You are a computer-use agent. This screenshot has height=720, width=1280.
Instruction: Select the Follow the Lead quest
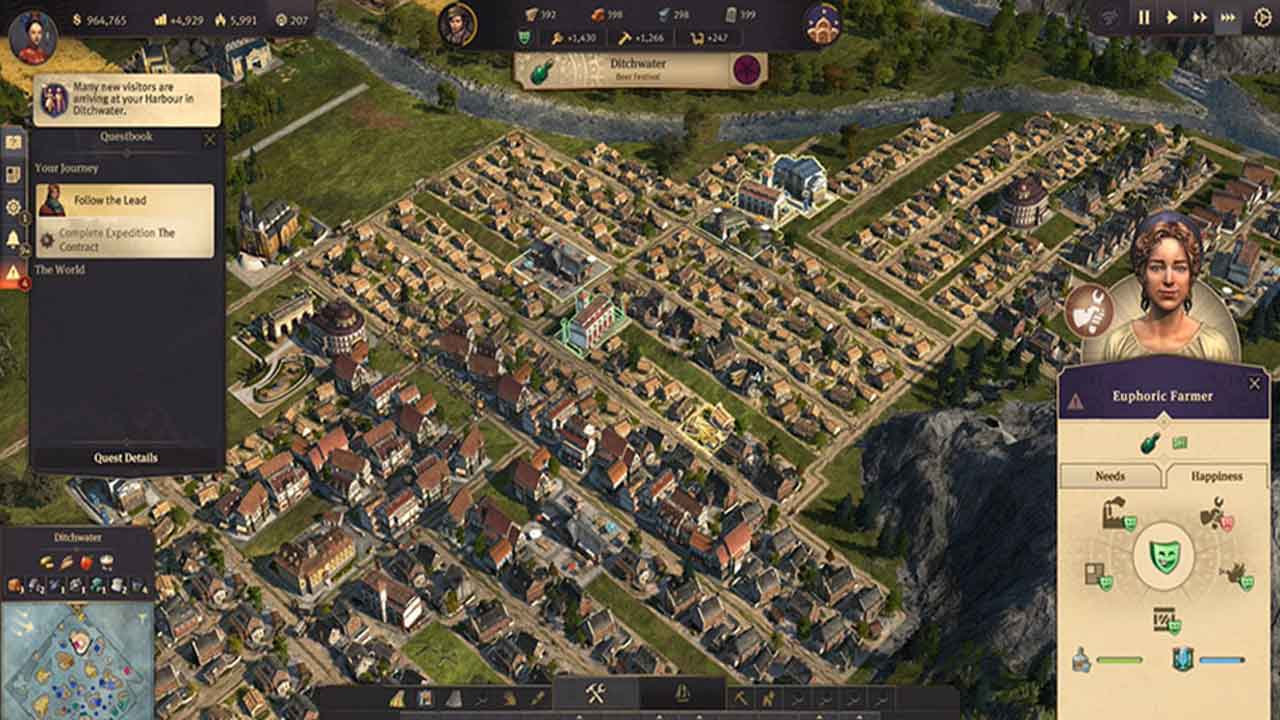(125, 201)
